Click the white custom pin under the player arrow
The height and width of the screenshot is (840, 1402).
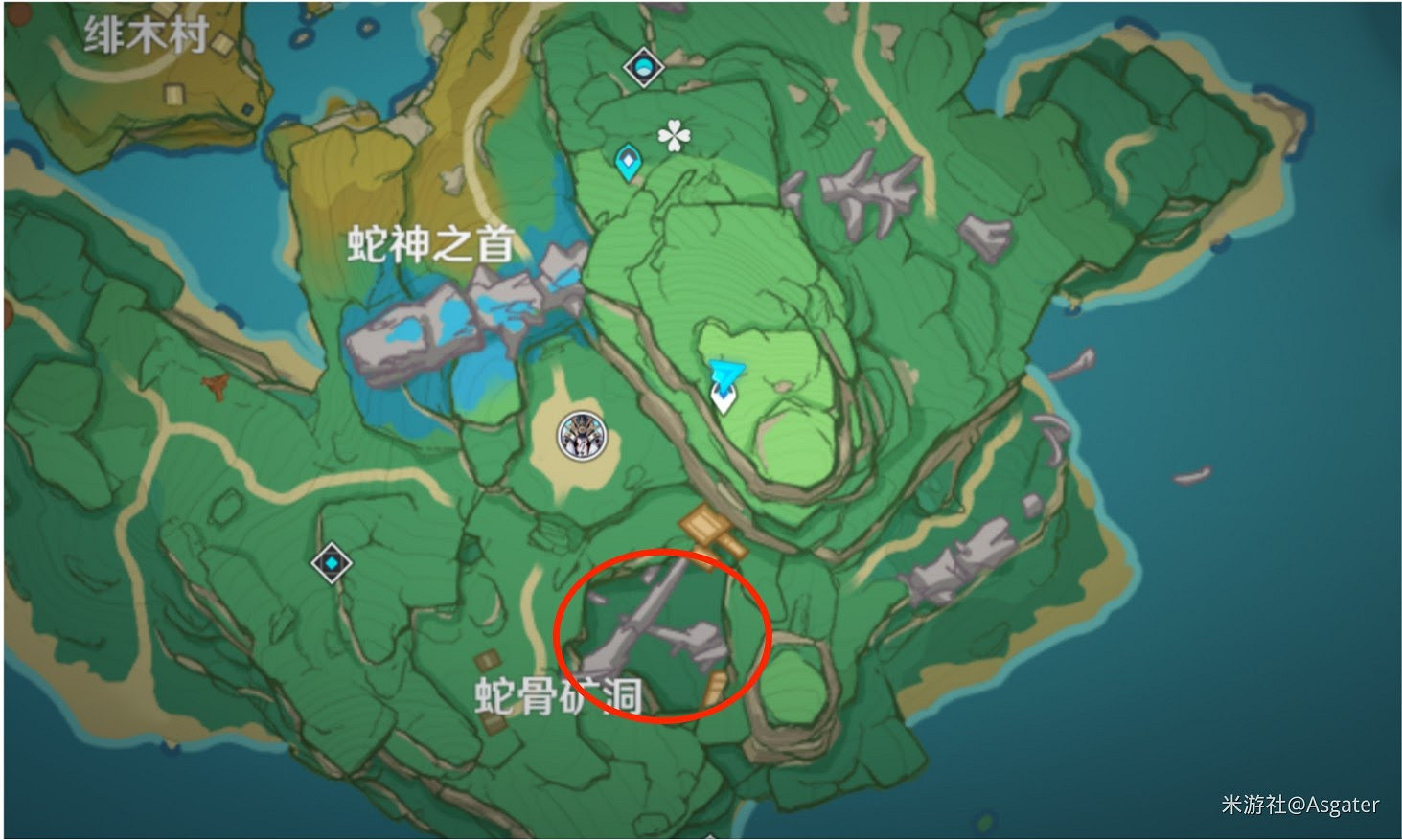click(723, 399)
